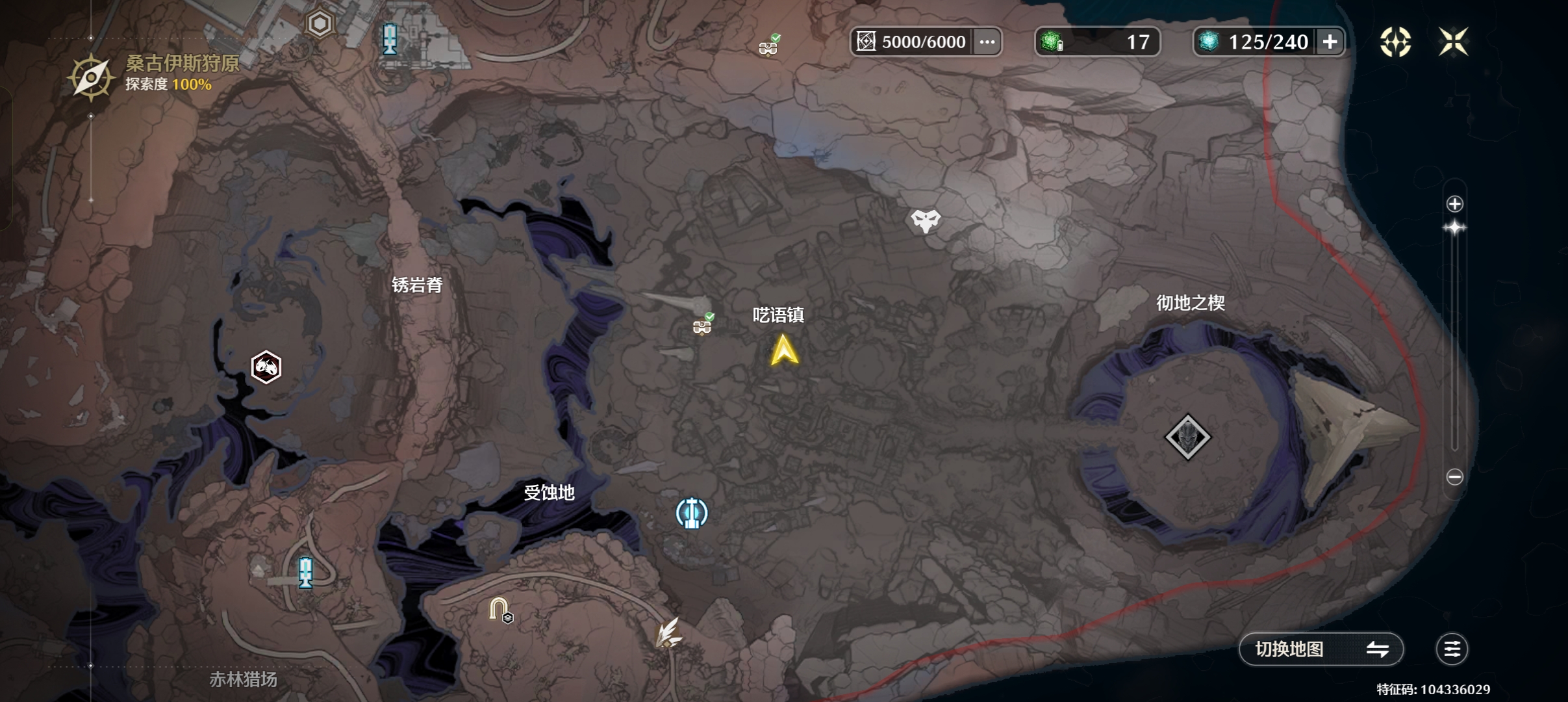Select the white skull-mask marker
Viewport: 1568px width, 702px height.
(925, 221)
